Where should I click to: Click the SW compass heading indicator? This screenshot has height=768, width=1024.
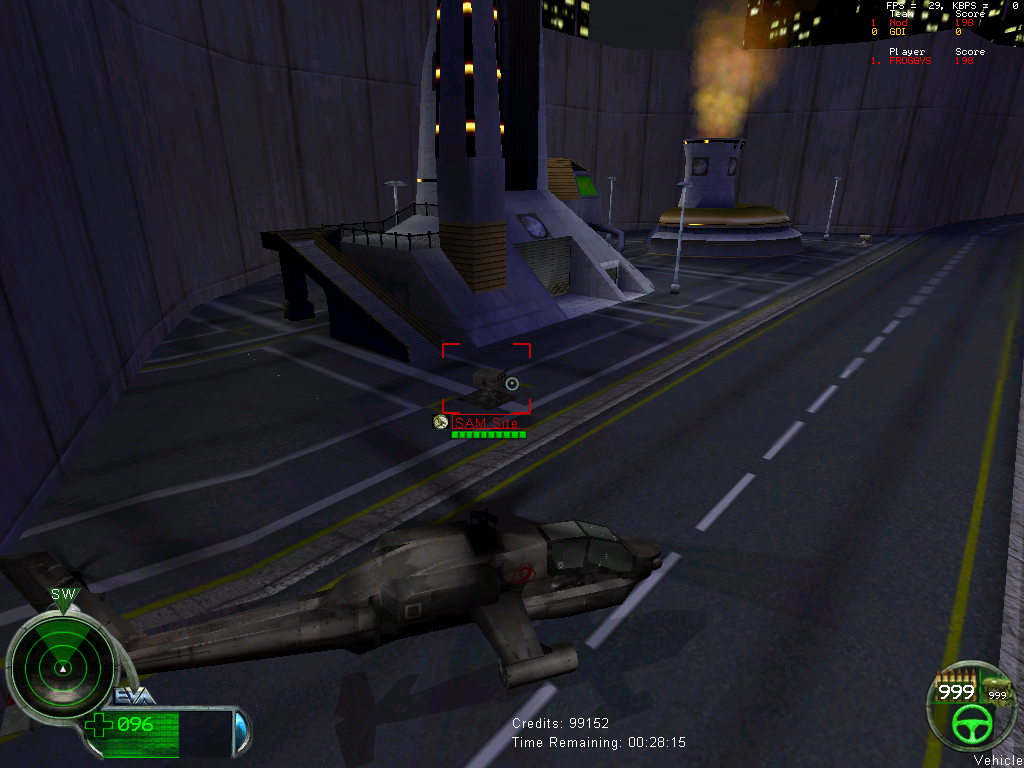[x=63, y=595]
